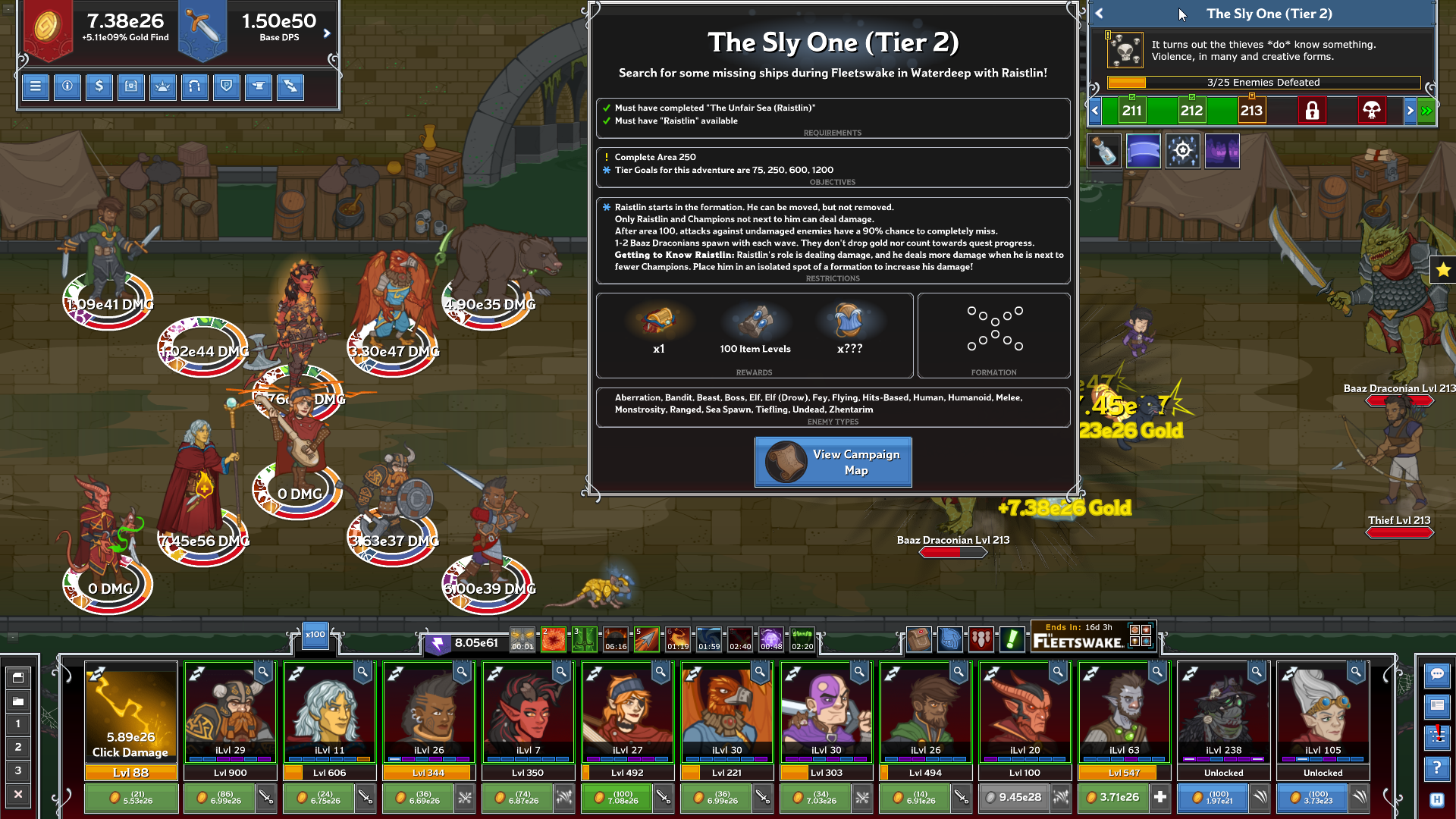
Task: Click the gold star favorite tab
Action: 1442,269
